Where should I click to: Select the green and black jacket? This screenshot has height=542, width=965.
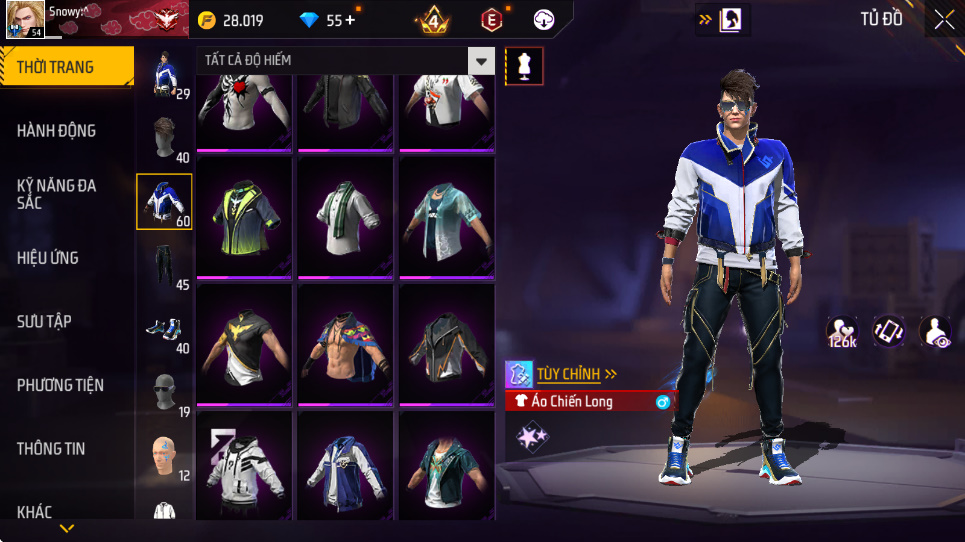(x=244, y=216)
